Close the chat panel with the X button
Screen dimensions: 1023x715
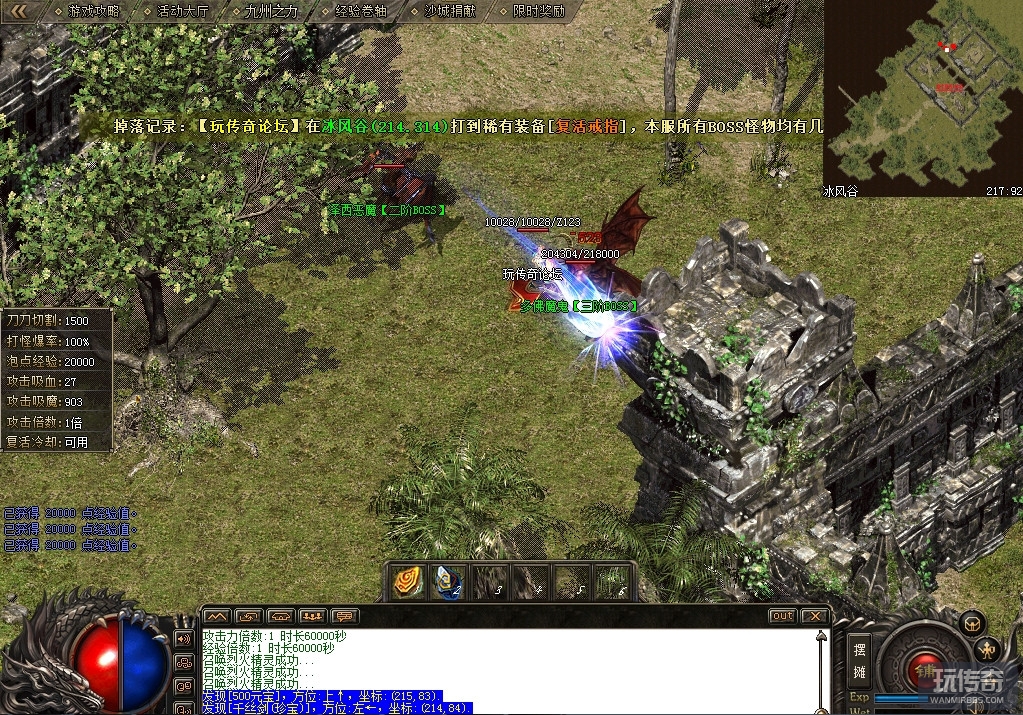(x=815, y=616)
